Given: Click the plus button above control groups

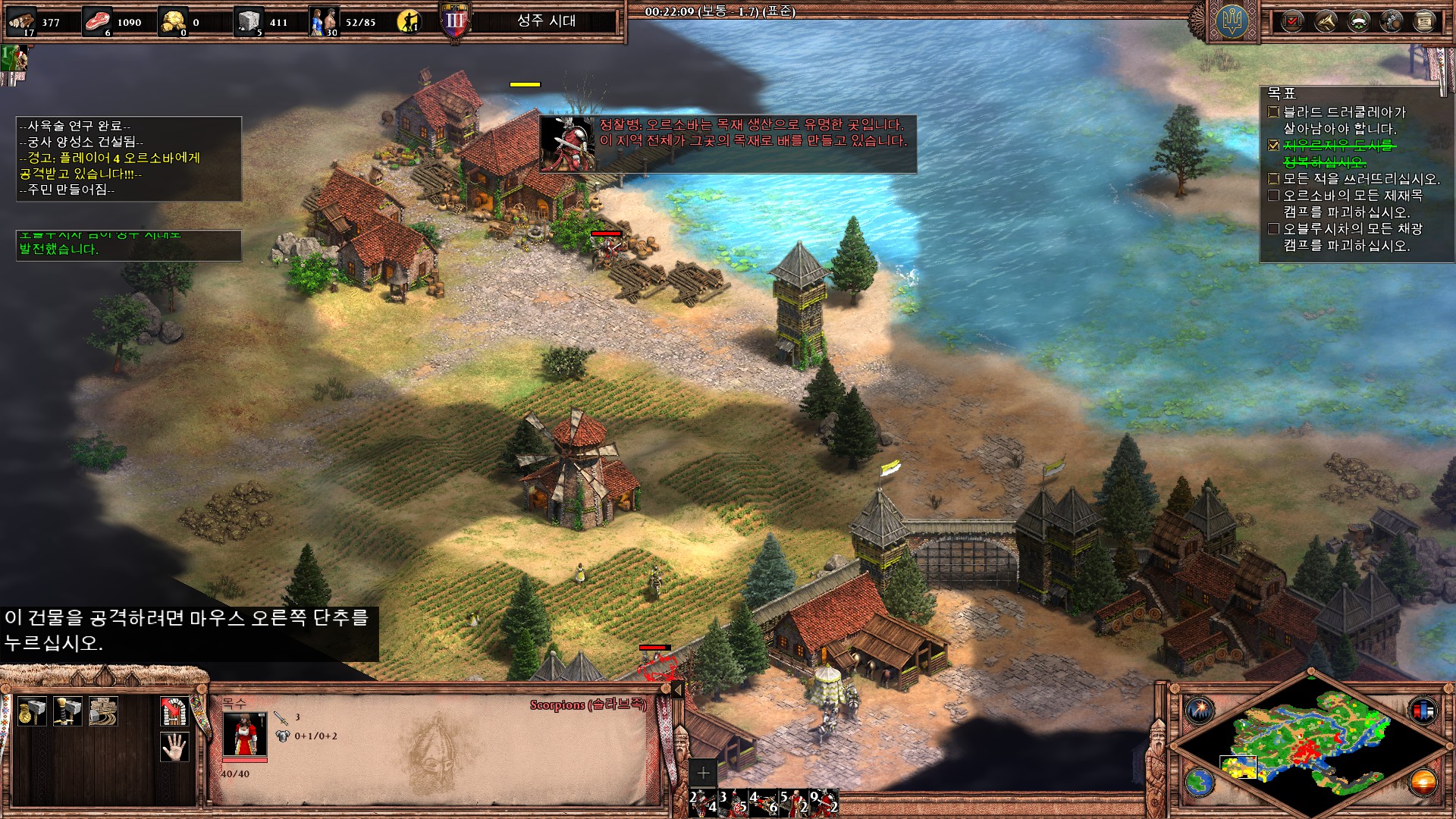Looking at the screenshot, I should (703, 773).
